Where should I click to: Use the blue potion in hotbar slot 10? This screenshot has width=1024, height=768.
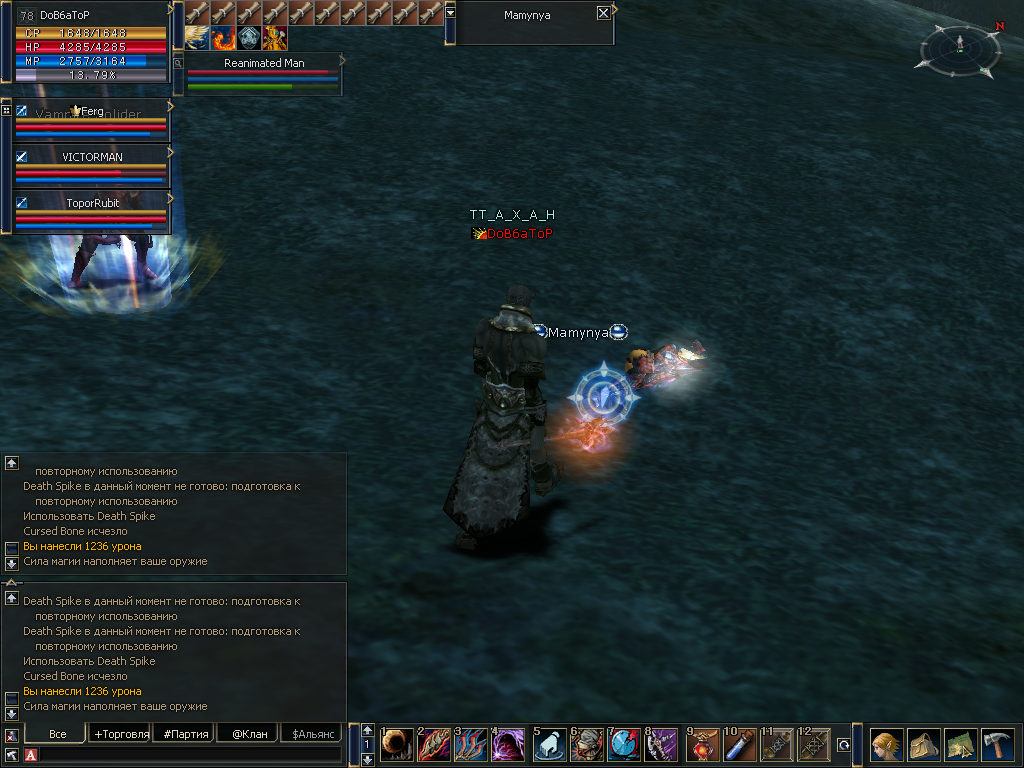pos(739,745)
